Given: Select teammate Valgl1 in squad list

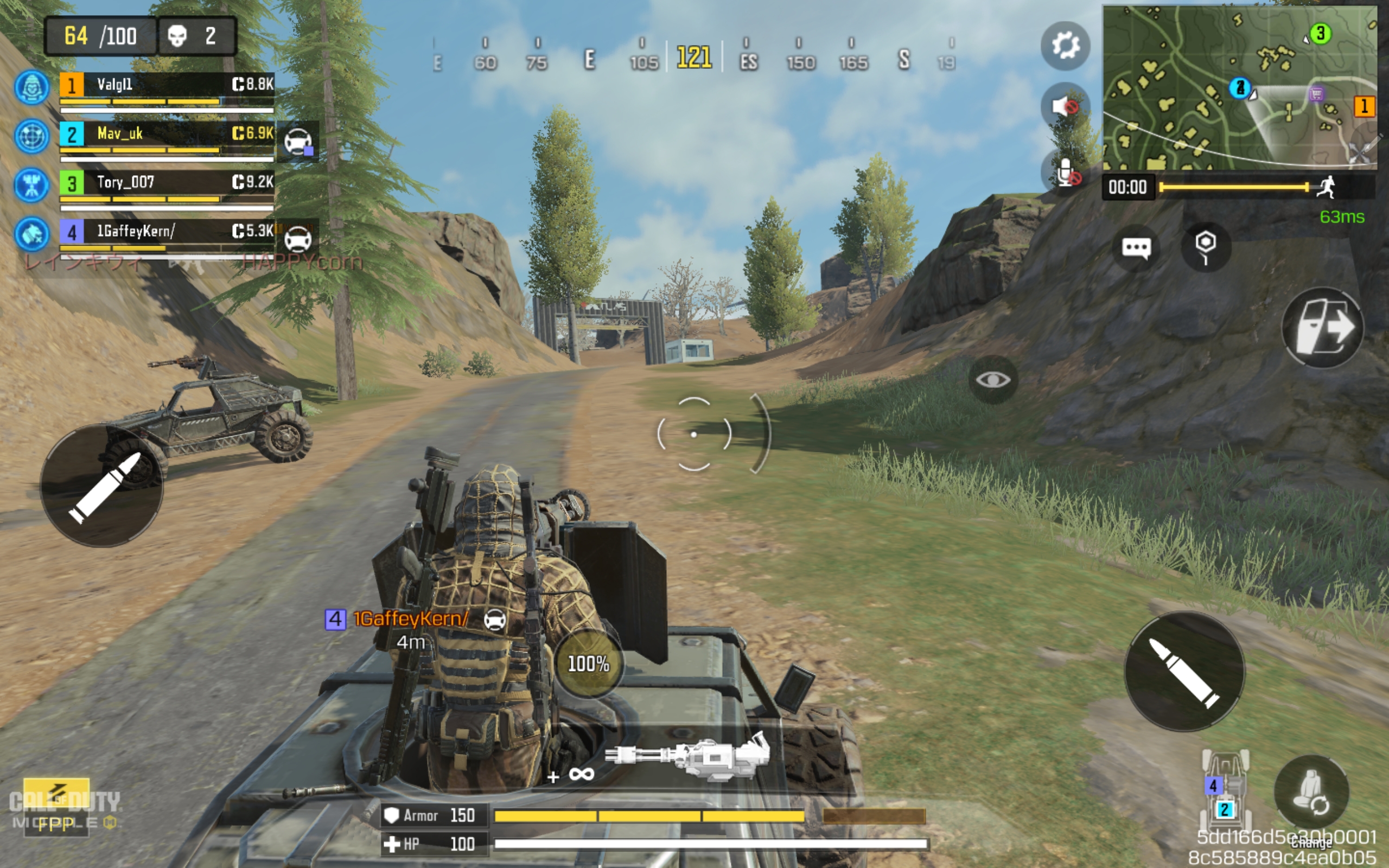Looking at the screenshot, I should click(167, 85).
